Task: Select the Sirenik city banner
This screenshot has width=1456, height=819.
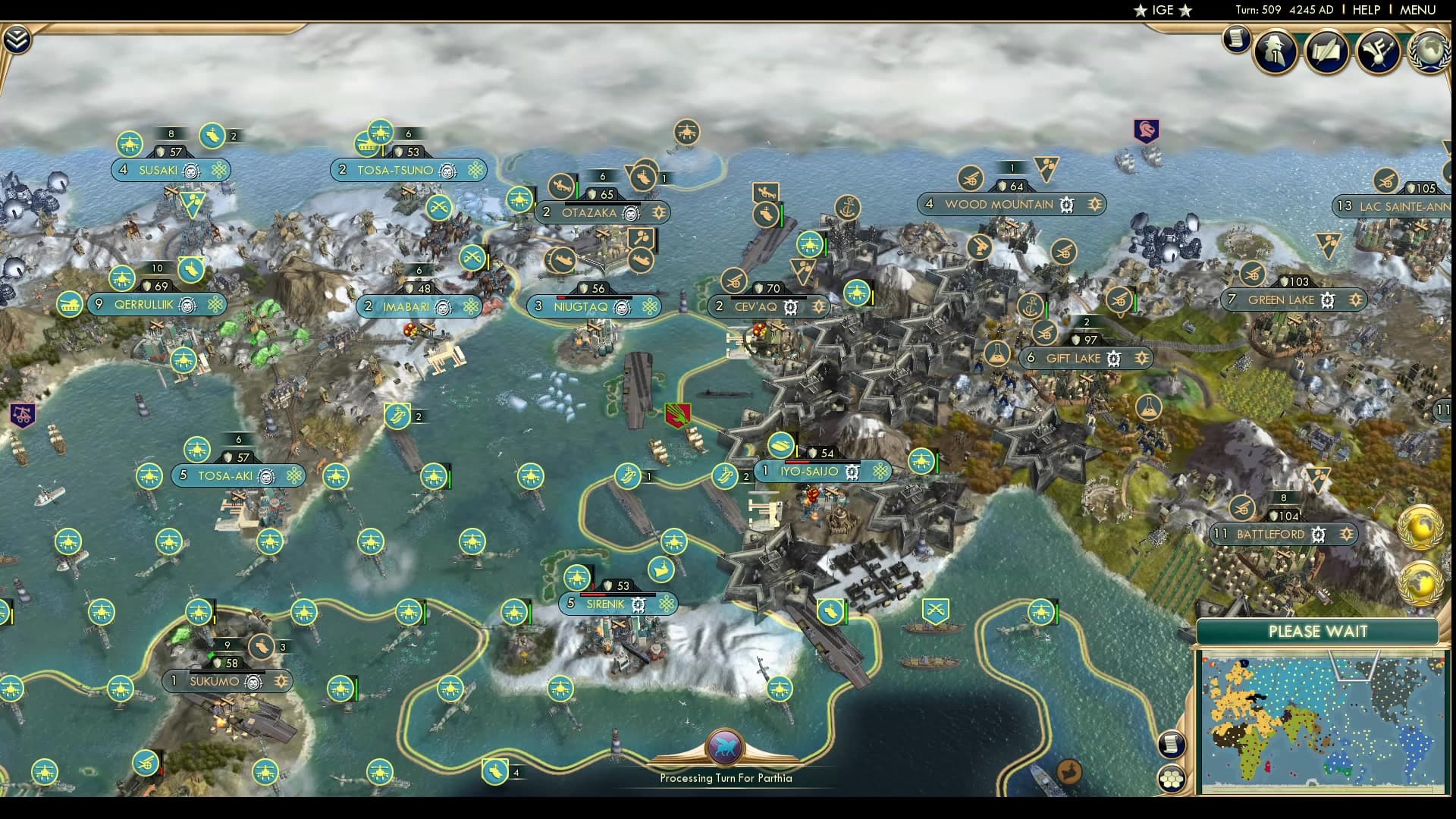Action: click(x=607, y=604)
